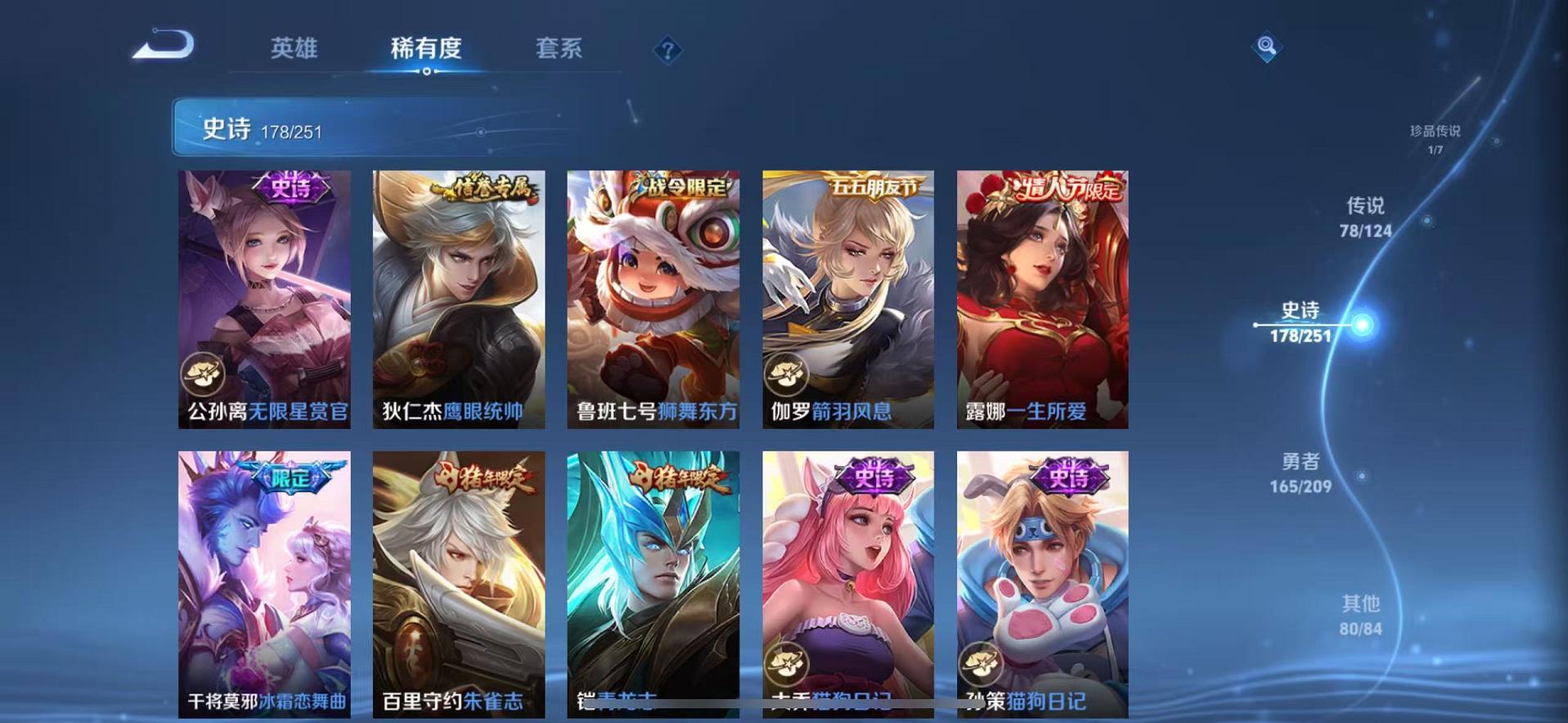Switch to the 套系 tab
The height and width of the screenshot is (723, 1568).
pos(559,49)
